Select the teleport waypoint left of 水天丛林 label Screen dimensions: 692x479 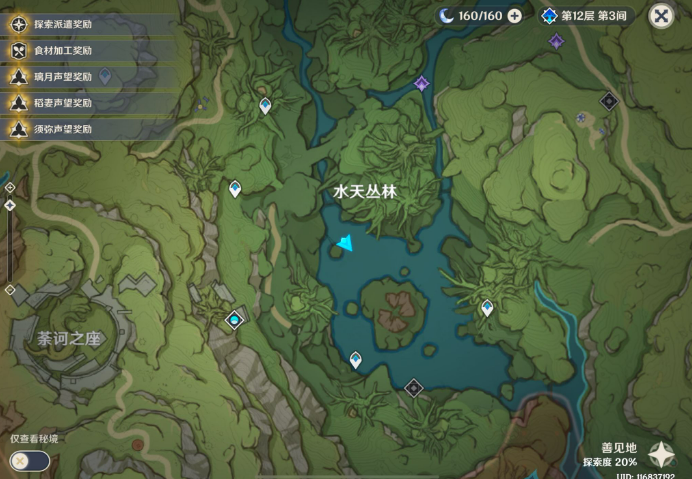point(235,188)
